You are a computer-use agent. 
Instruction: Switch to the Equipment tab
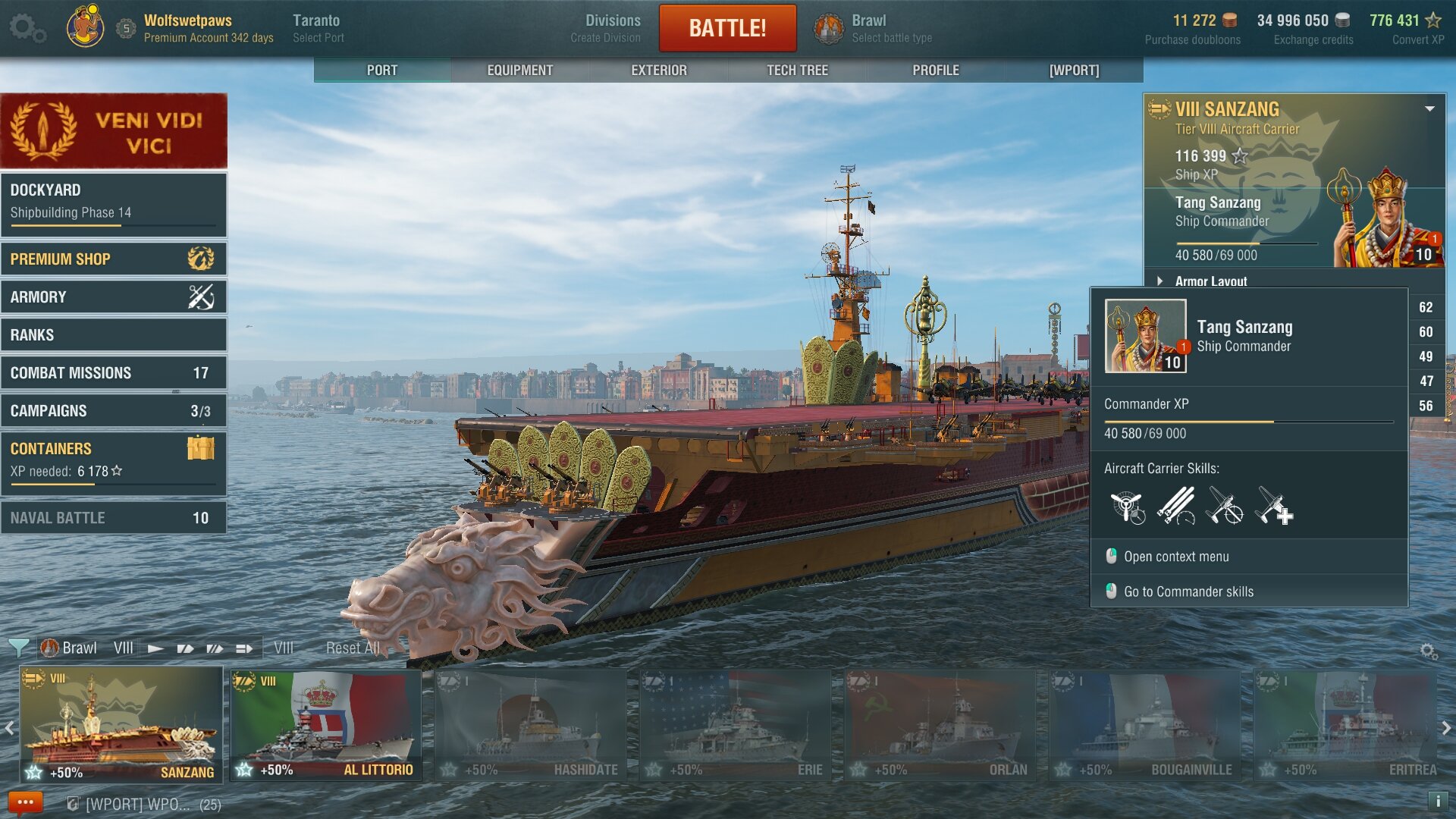point(519,70)
